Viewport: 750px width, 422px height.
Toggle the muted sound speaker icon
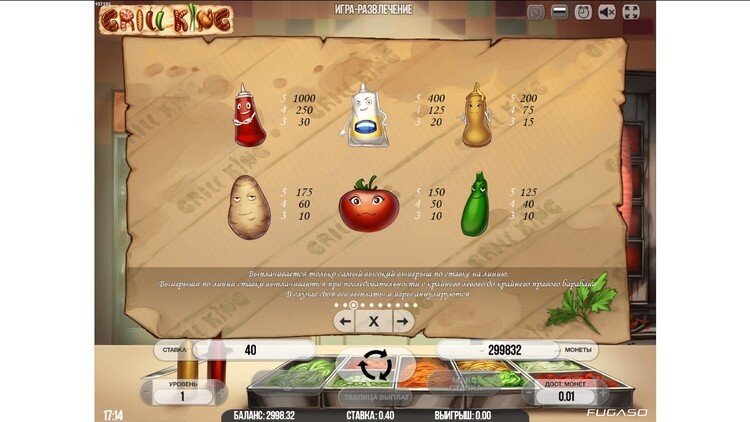pos(607,12)
